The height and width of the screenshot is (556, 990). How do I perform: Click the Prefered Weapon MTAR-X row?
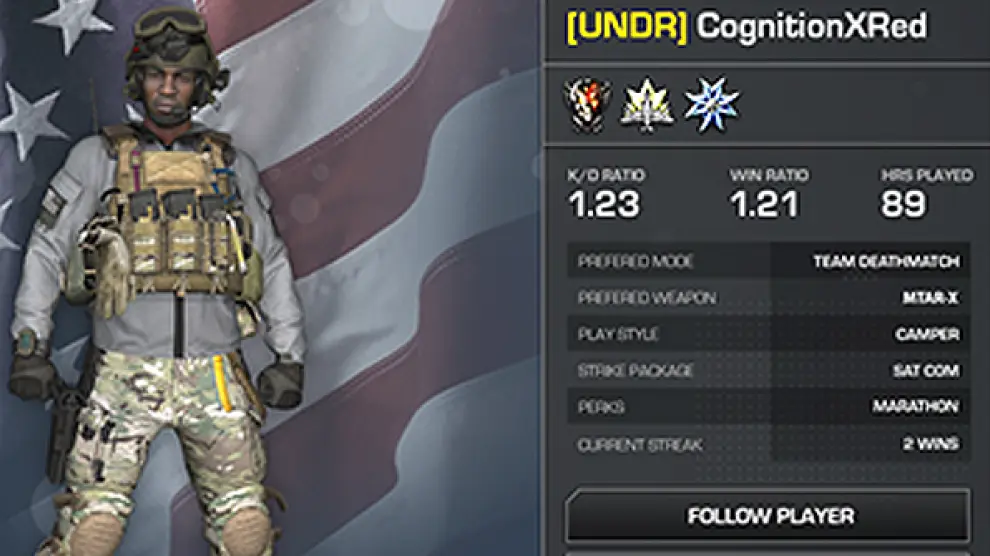pos(768,298)
